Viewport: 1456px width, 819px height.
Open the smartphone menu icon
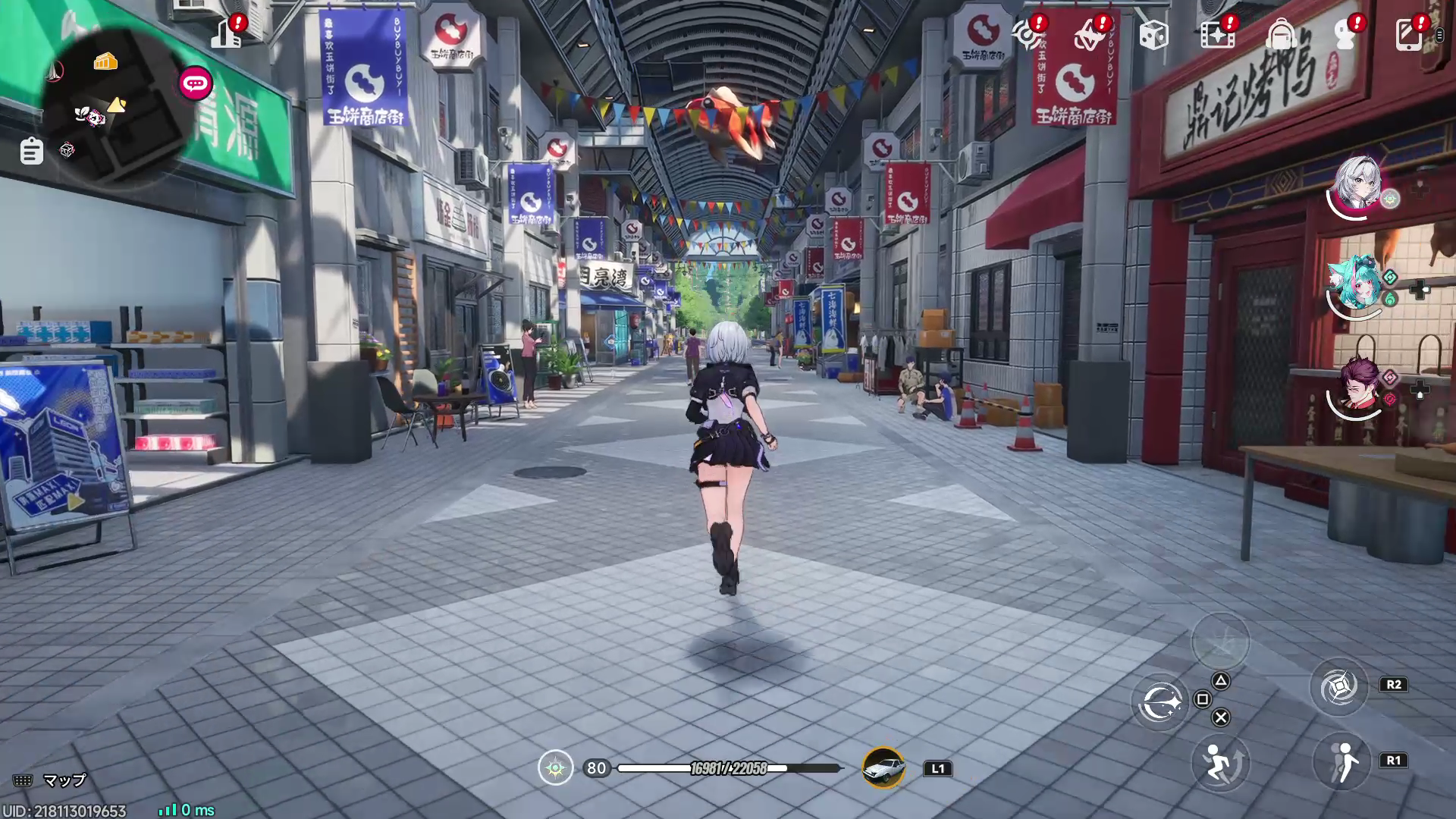1408,35
